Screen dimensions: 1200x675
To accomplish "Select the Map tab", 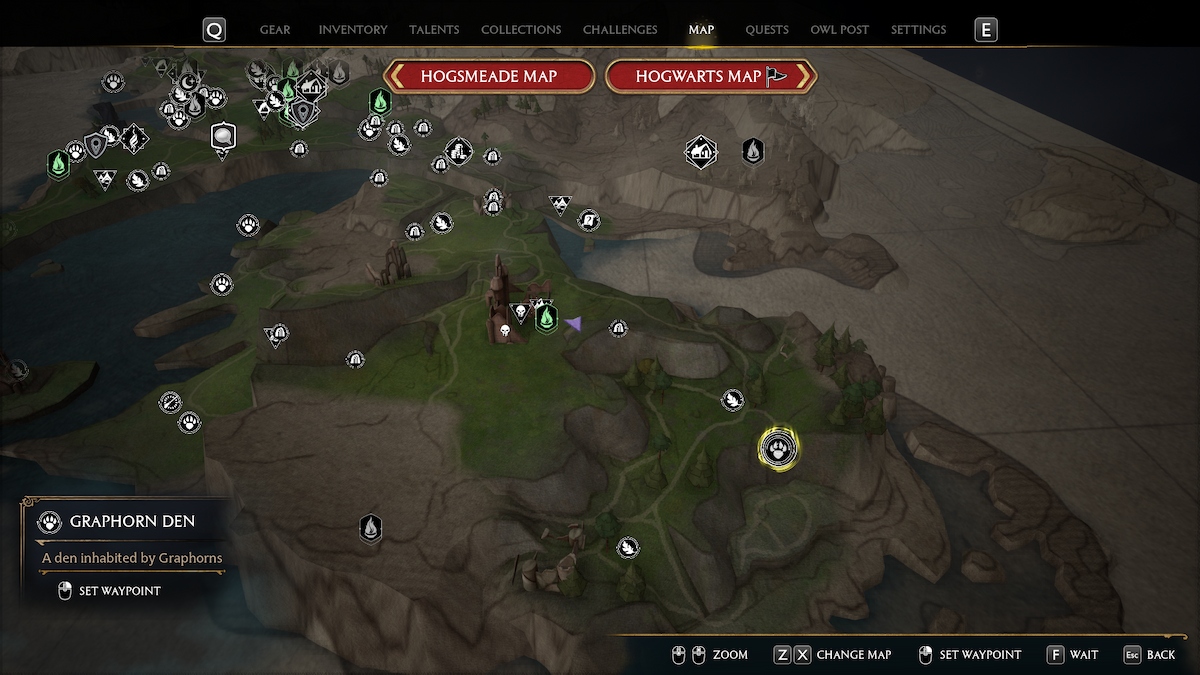I will pyautogui.click(x=701, y=30).
